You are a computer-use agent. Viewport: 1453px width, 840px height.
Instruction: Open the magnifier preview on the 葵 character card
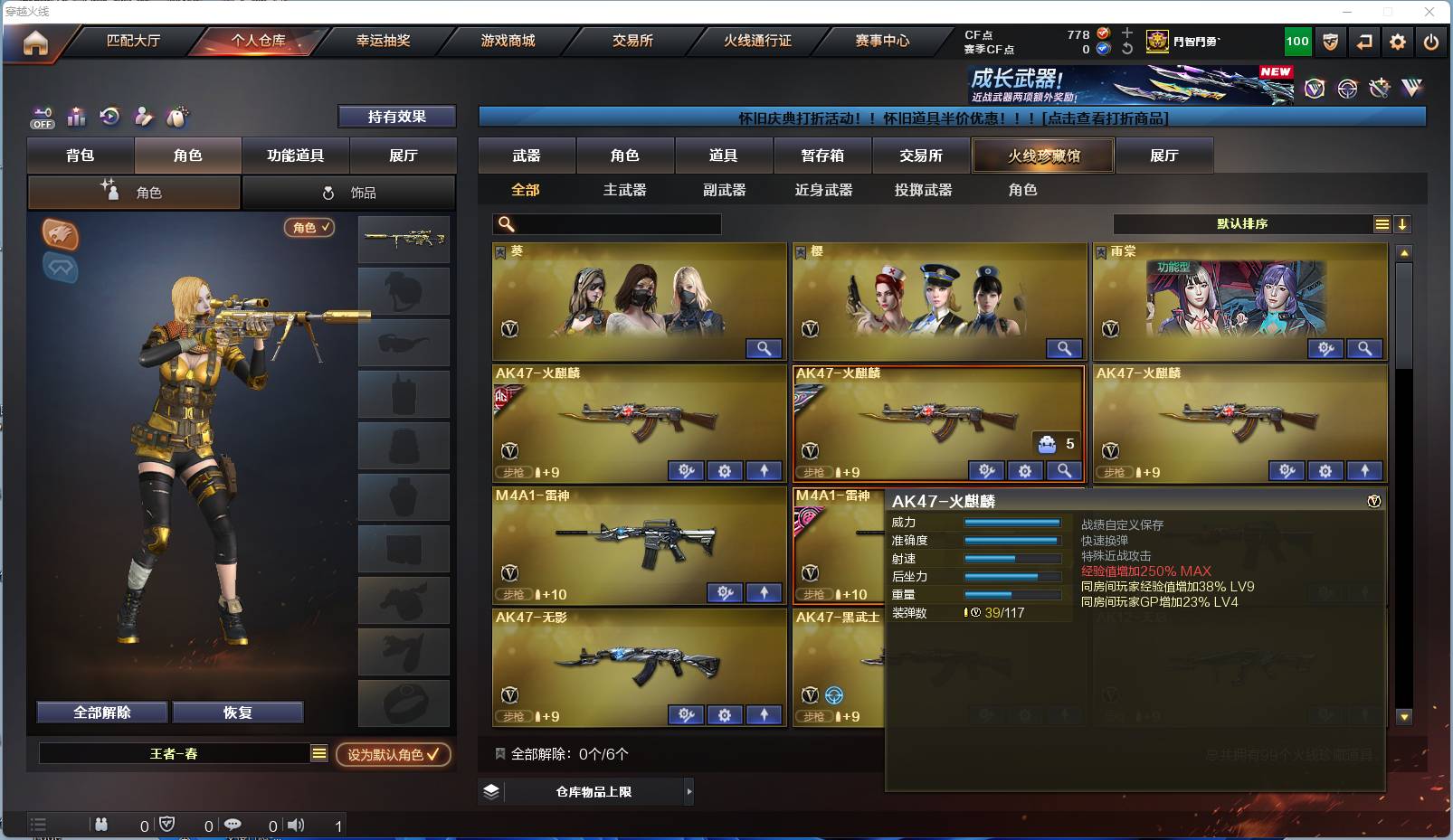coord(764,348)
